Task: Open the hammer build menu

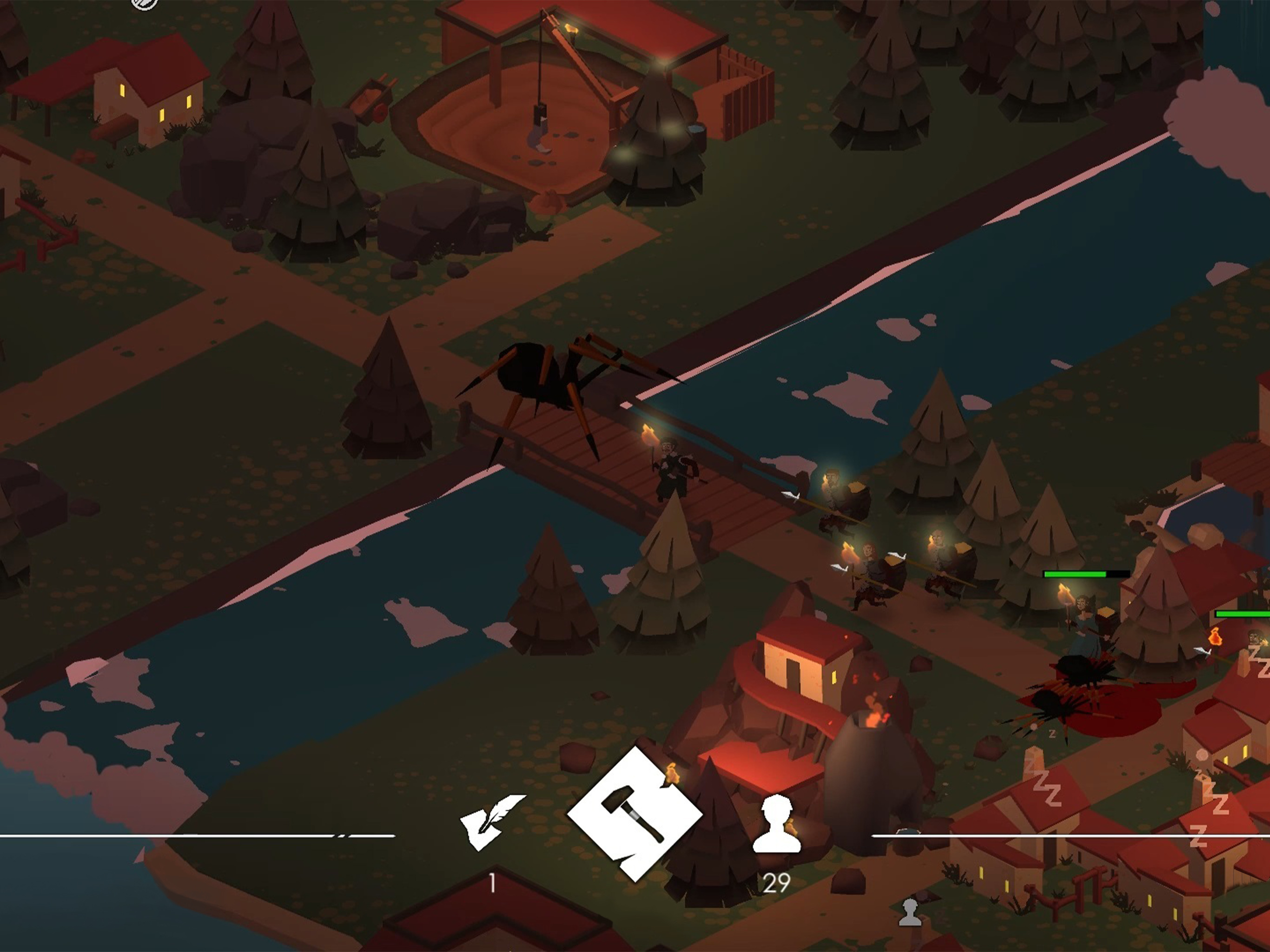Action: click(x=634, y=814)
